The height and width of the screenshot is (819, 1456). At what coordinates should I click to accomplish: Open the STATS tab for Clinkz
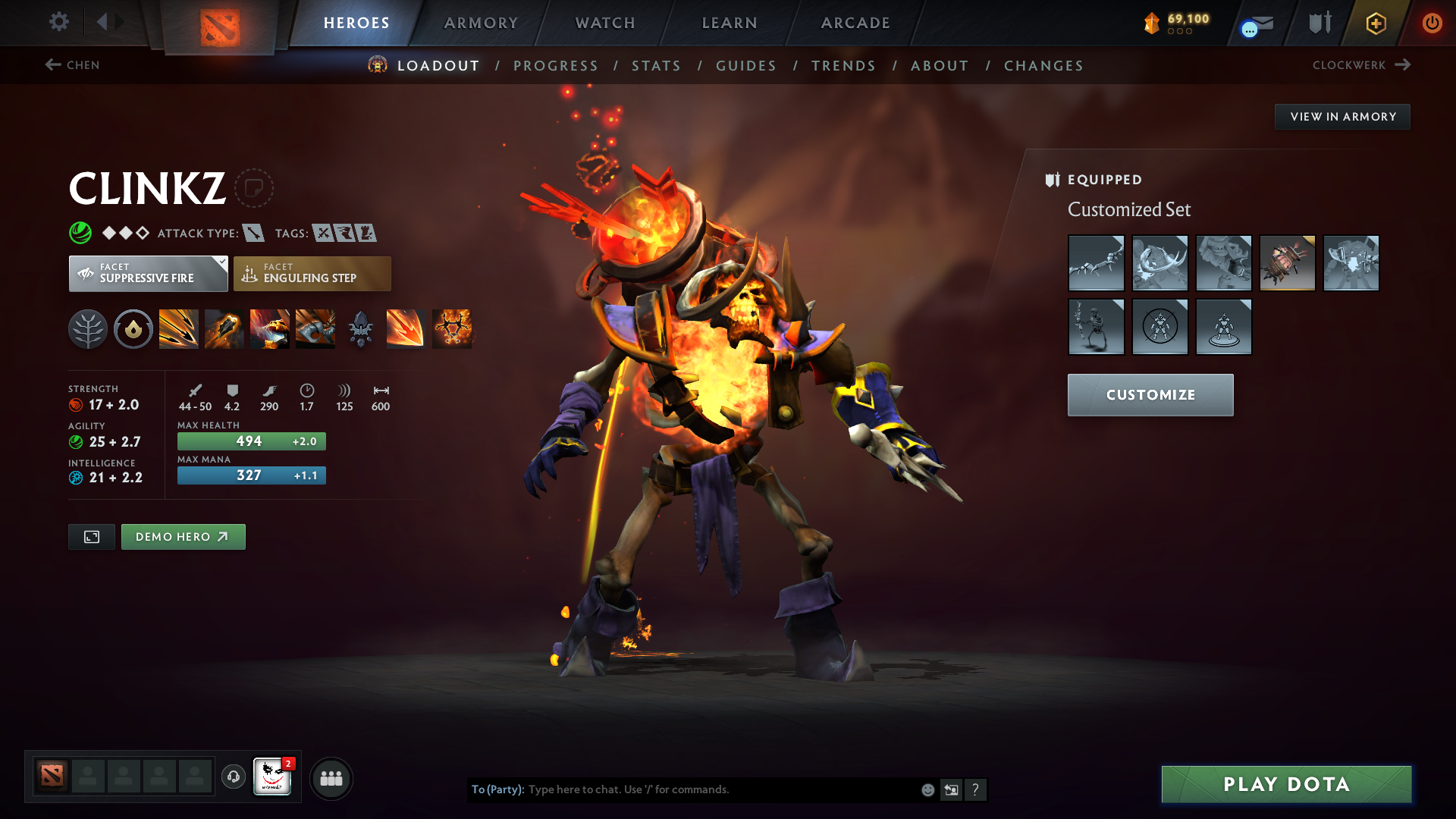point(657,66)
